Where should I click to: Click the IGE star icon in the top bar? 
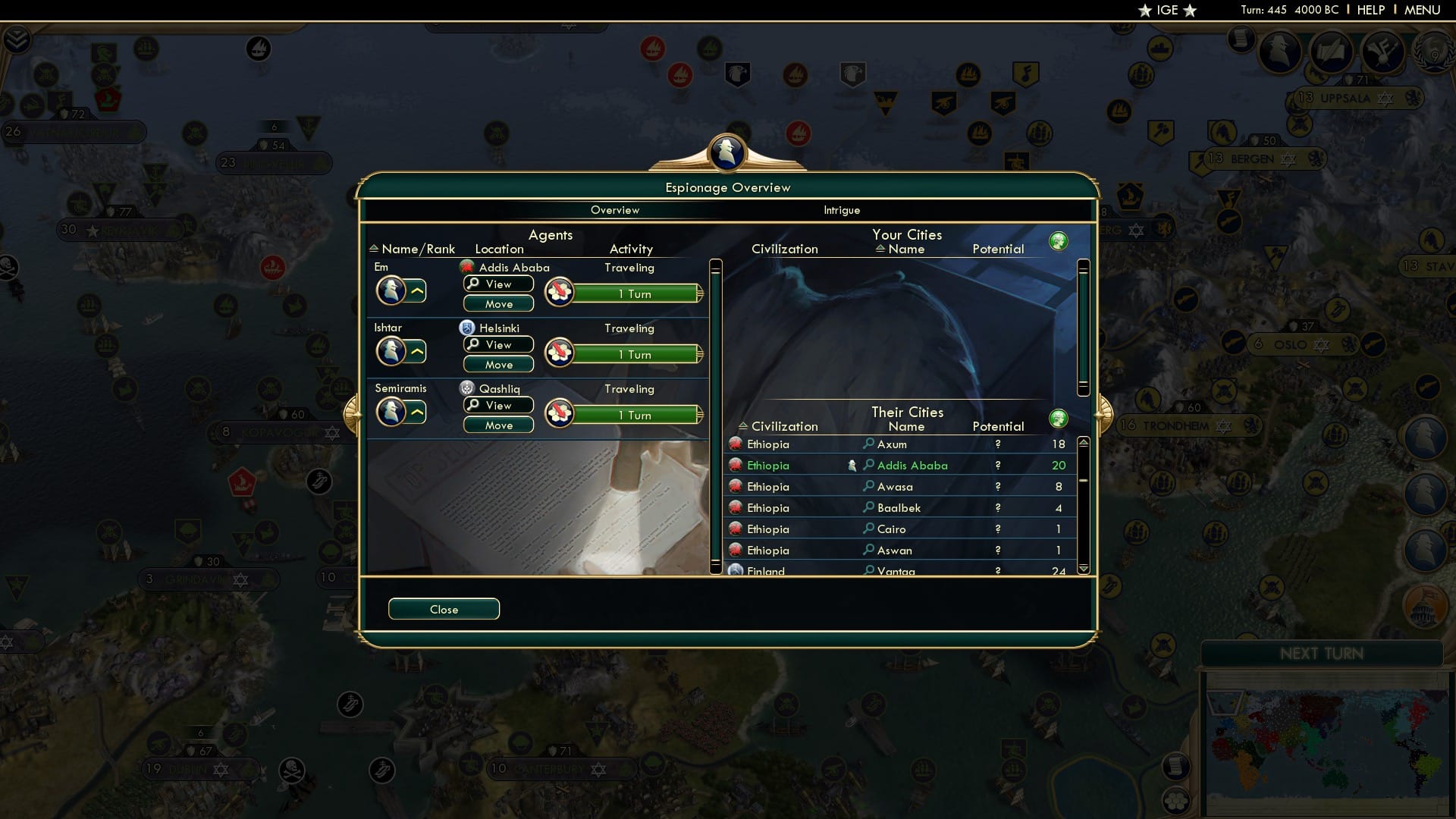click(1144, 10)
